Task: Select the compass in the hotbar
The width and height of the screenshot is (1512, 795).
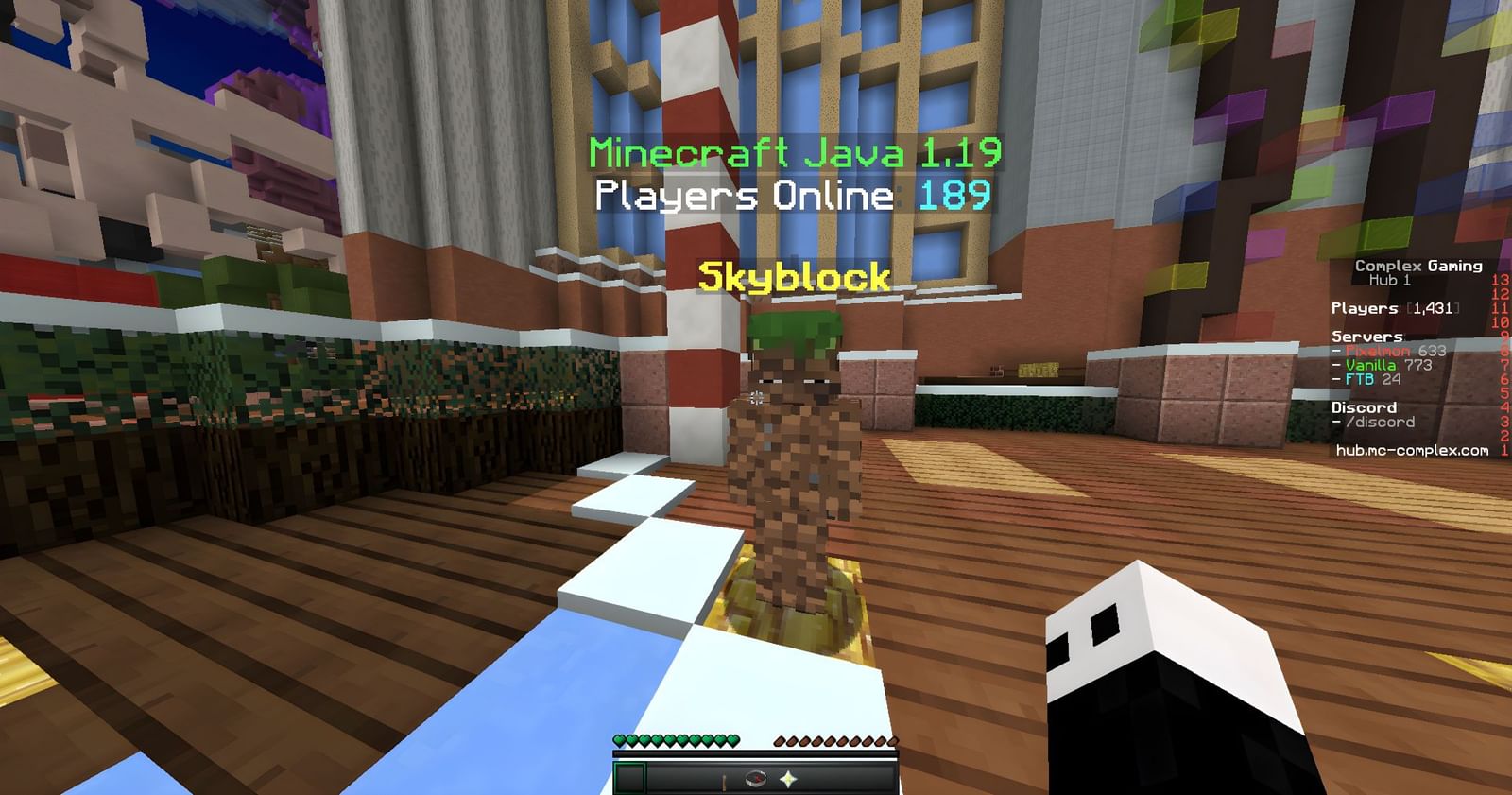Action: [756, 779]
